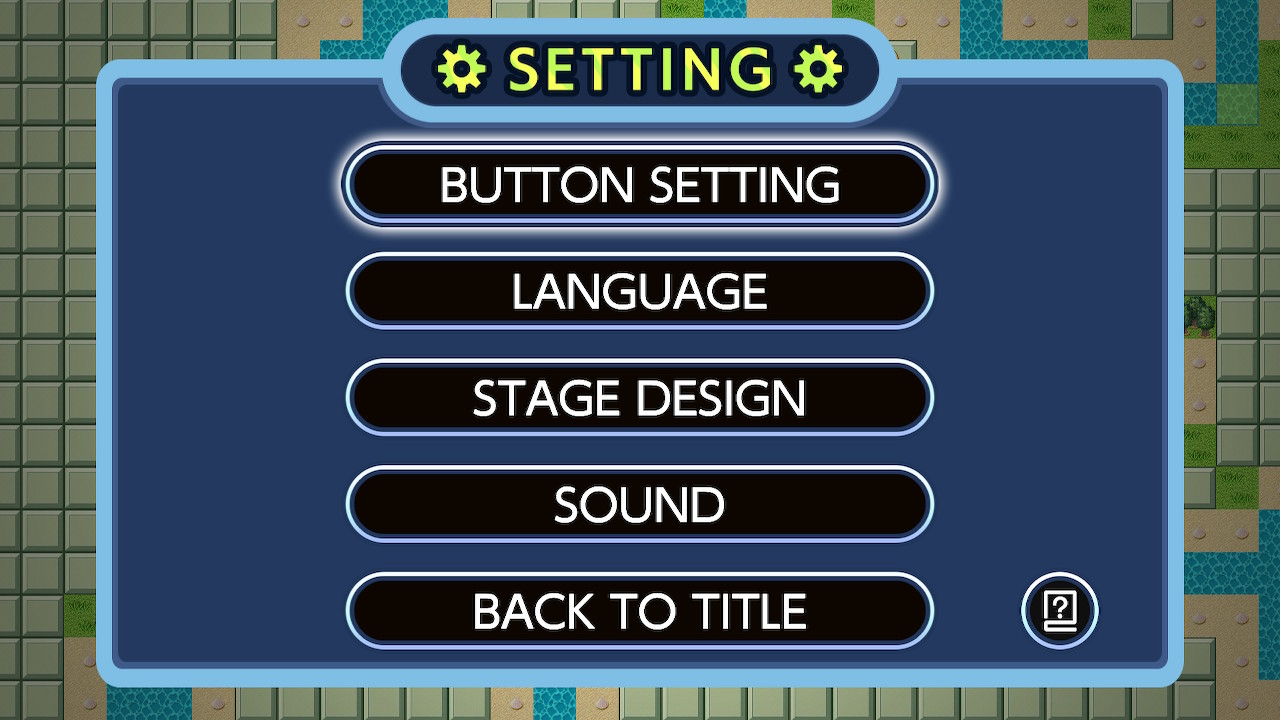Click the circular help button bottom right
This screenshot has width=1280, height=720.
click(1059, 611)
